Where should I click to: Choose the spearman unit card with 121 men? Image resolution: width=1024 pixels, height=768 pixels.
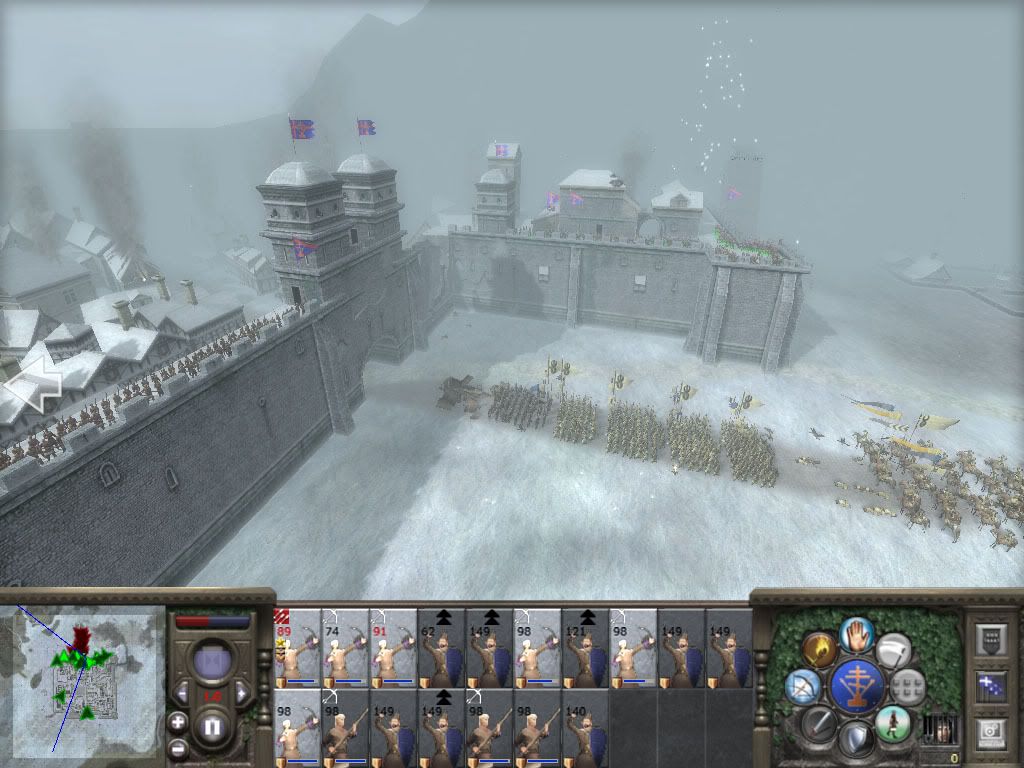click(x=585, y=648)
